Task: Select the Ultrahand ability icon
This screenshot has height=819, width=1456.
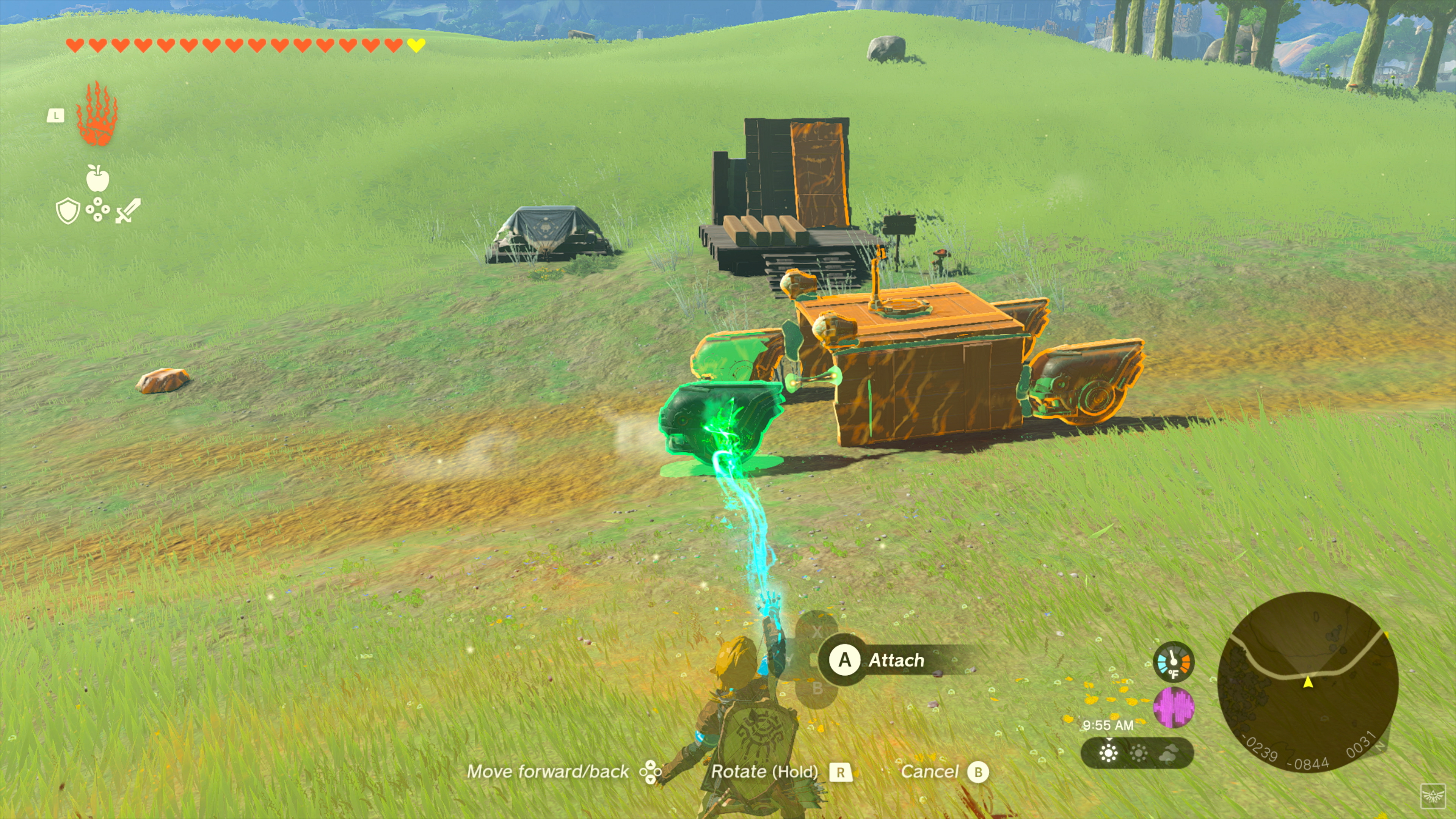Action: pyautogui.click(x=97, y=114)
